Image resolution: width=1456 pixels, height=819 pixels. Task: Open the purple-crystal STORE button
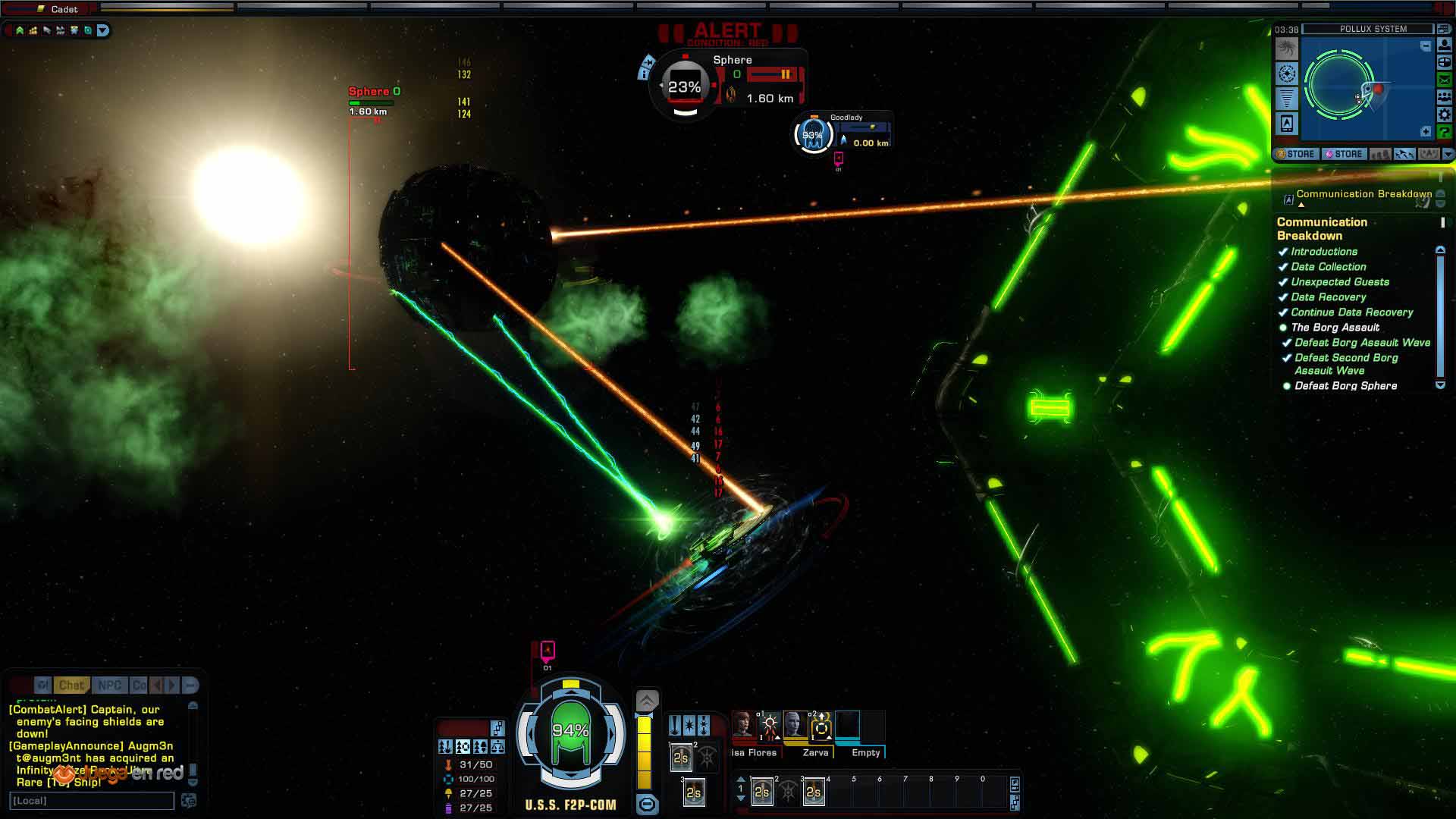[x=1344, y=154]
